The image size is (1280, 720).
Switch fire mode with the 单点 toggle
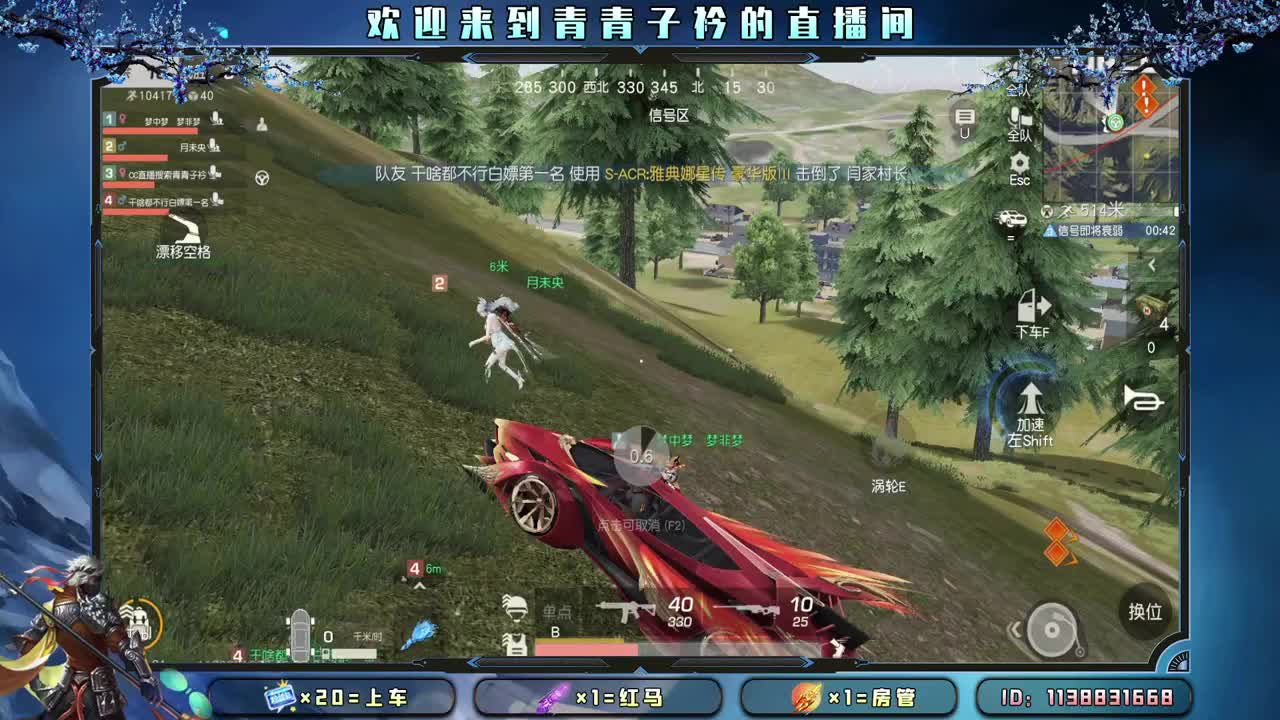[556, 610]
